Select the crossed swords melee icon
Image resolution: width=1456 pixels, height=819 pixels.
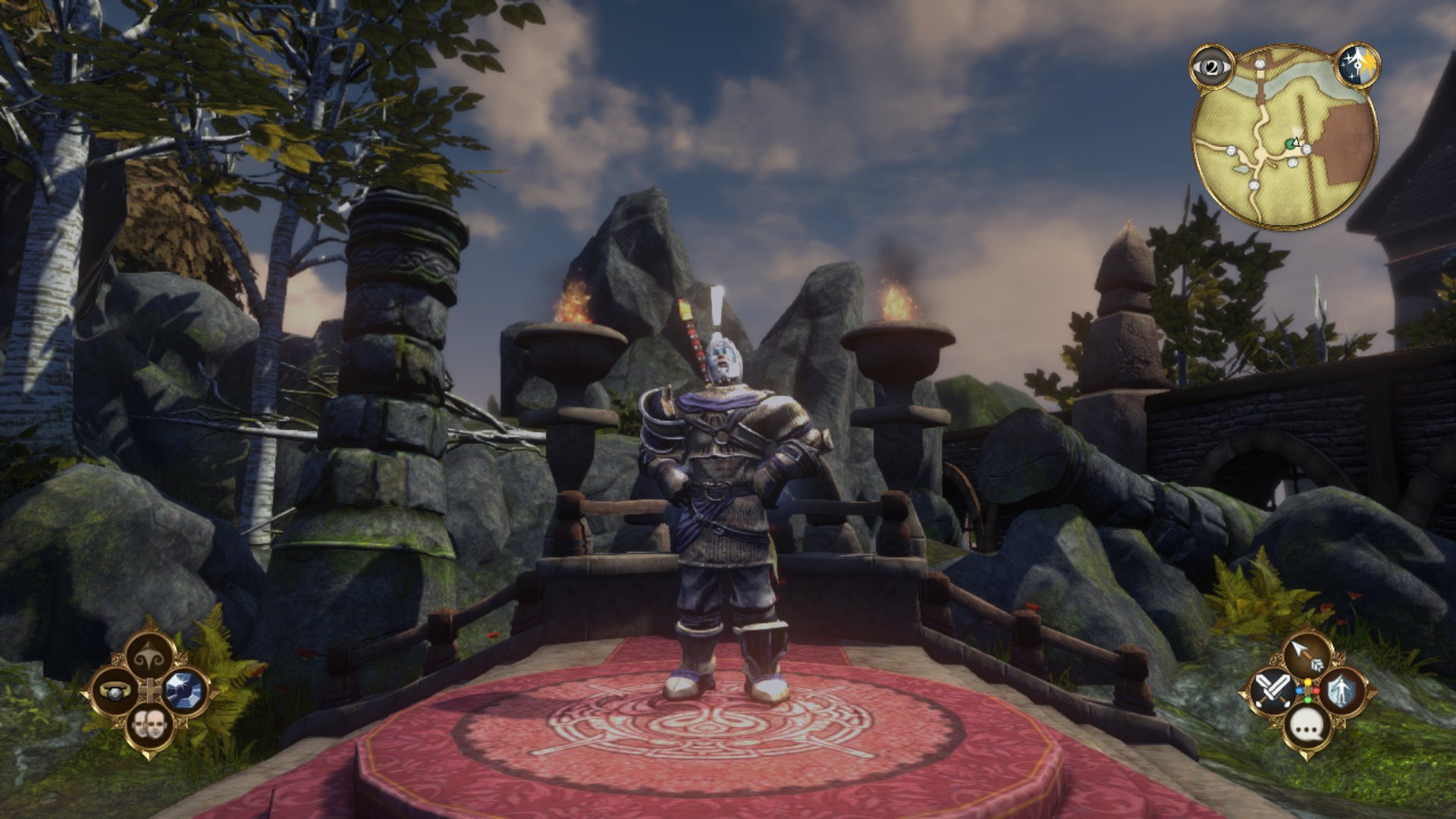coord(1272,691)
